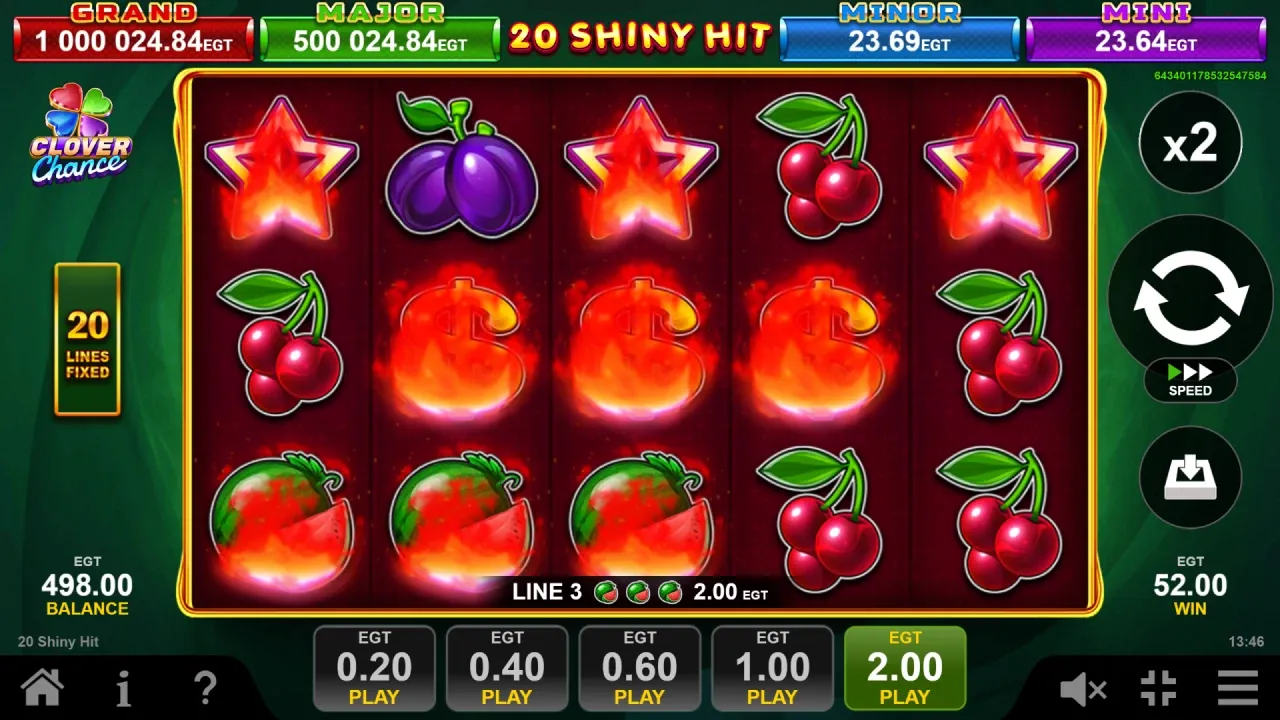Image resolution: width=1280 pixels, height=720 pixels.
Task: Choose the 0.20 EGT stake
Action: coord(374,667)
